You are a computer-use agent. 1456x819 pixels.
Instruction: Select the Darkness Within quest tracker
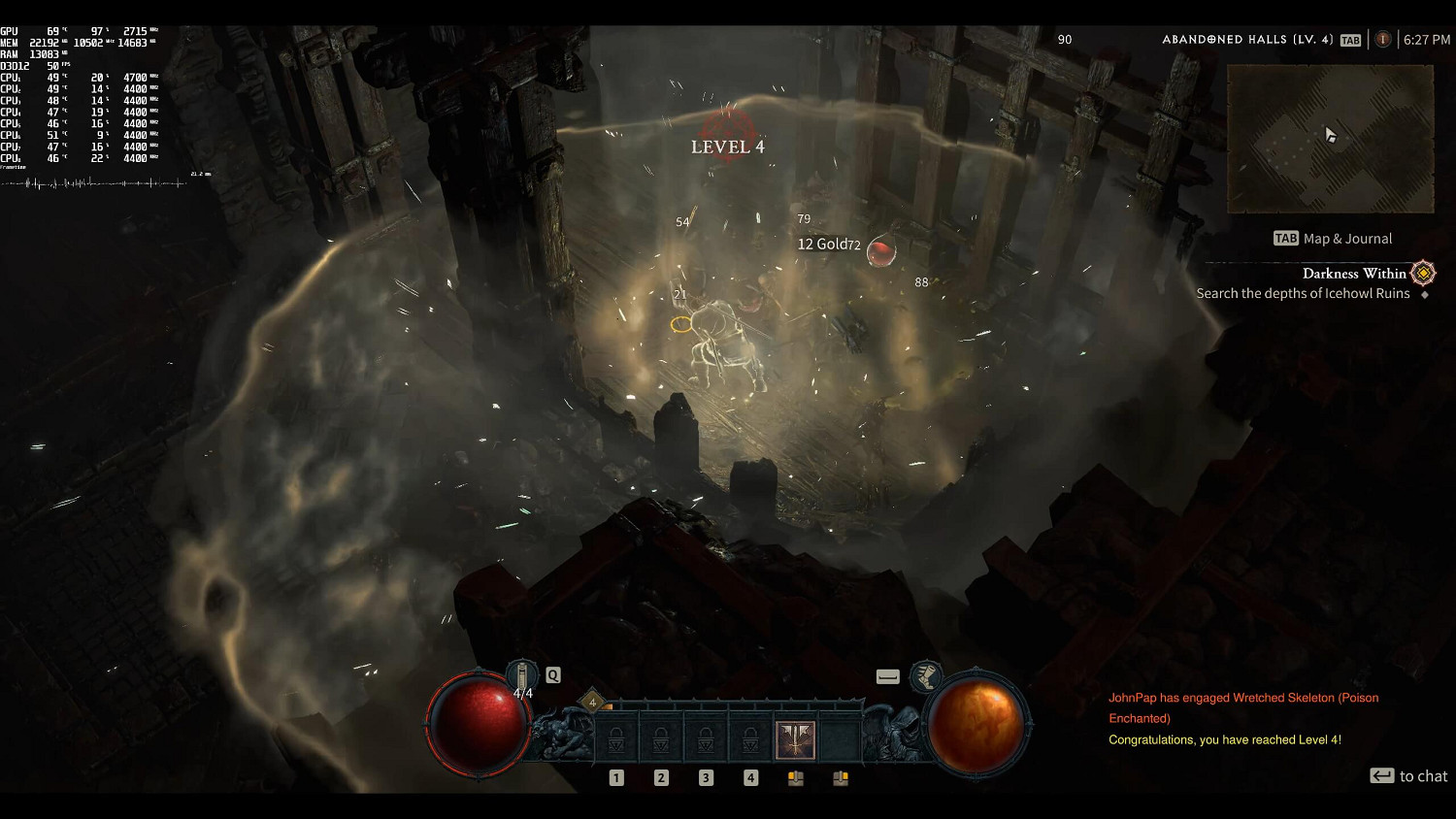tap(1353, 274)
